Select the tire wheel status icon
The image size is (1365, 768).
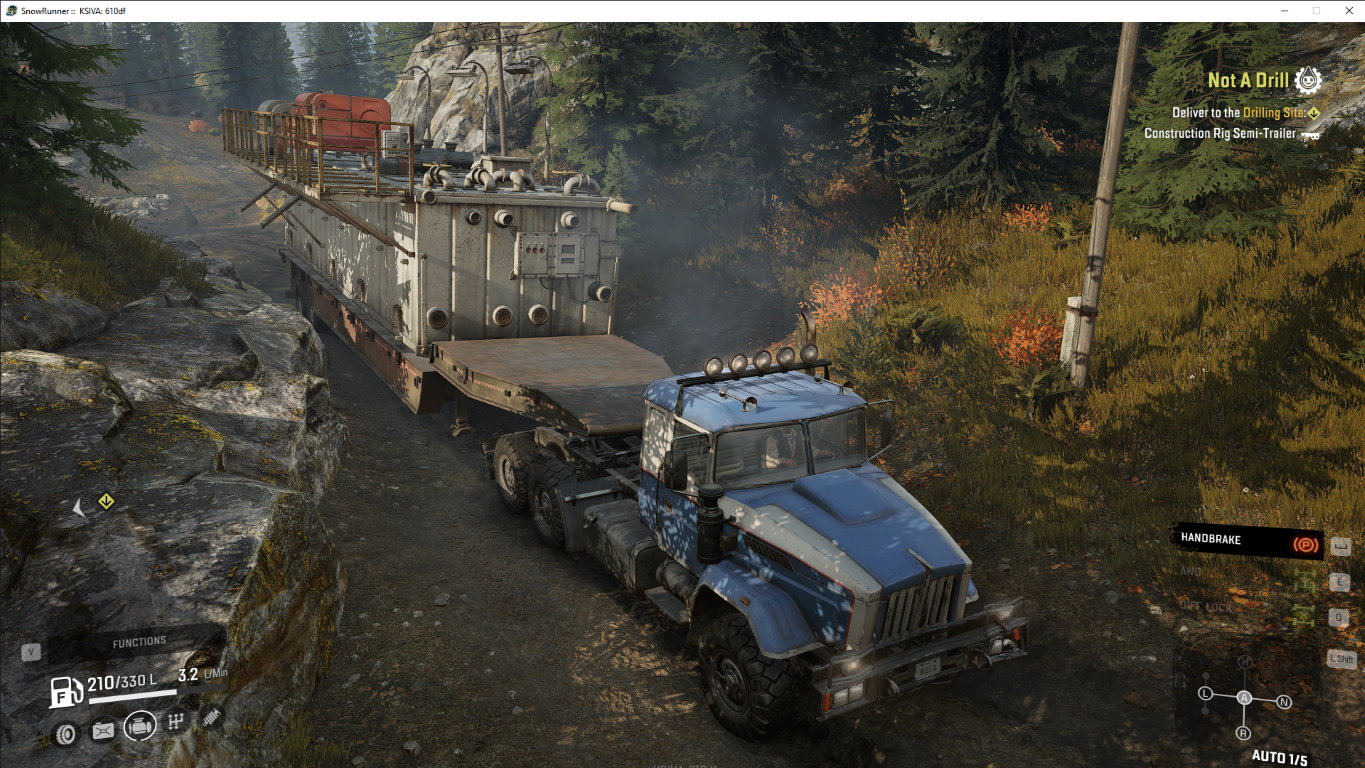coord(66,734)
